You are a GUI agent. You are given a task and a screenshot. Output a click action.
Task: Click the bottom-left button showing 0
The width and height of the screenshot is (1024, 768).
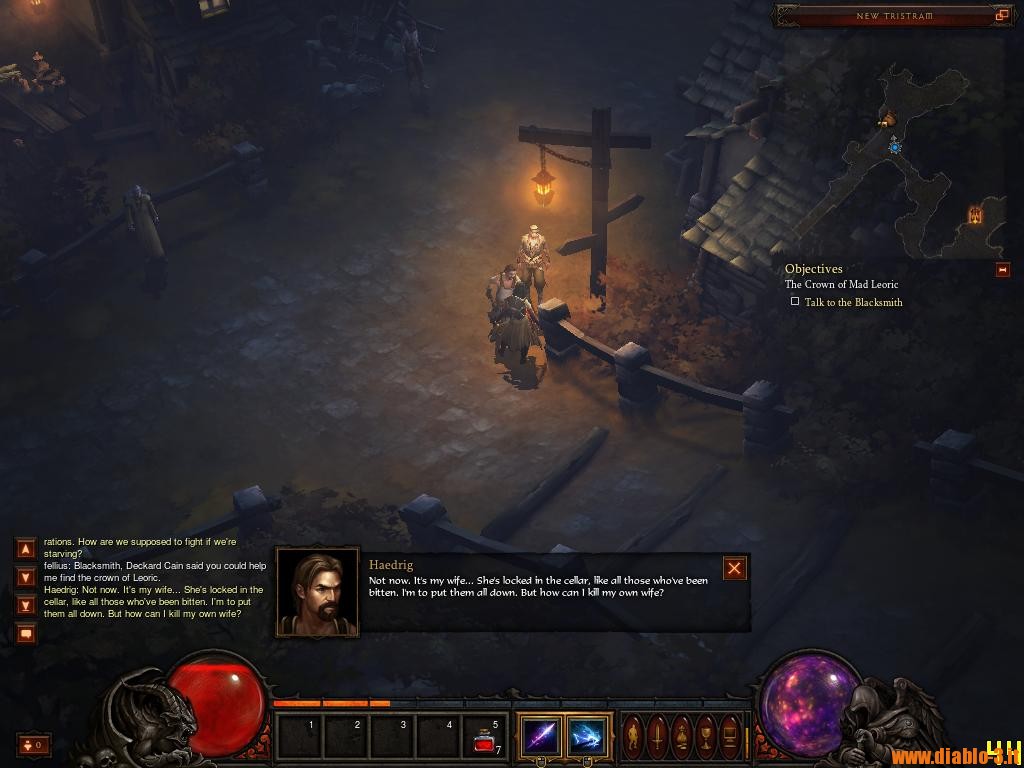[34, 744]
